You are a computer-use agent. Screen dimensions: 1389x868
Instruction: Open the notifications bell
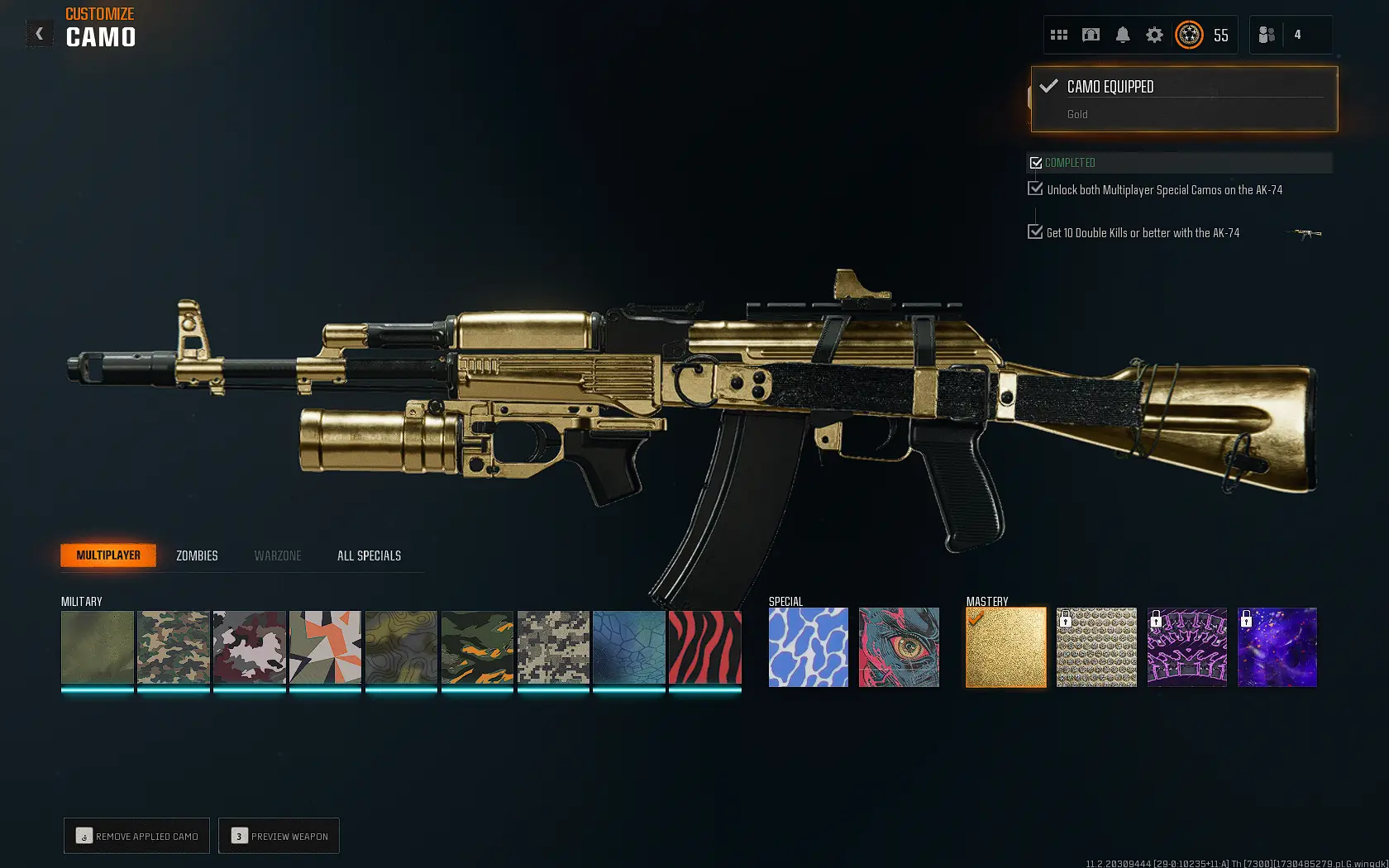[x=1121, y=35]
